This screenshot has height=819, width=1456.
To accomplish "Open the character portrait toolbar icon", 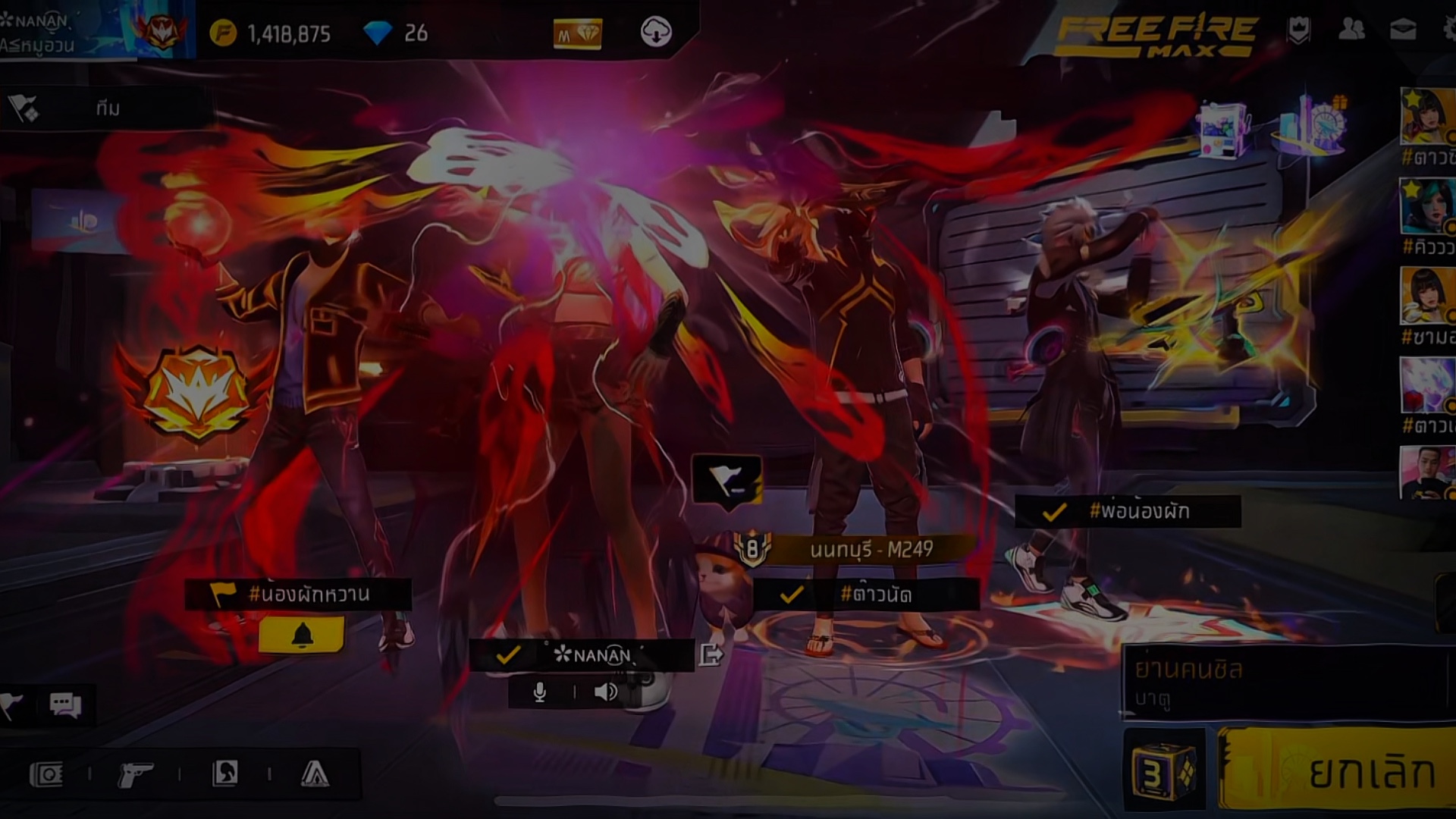I will [x=225, y=773].
